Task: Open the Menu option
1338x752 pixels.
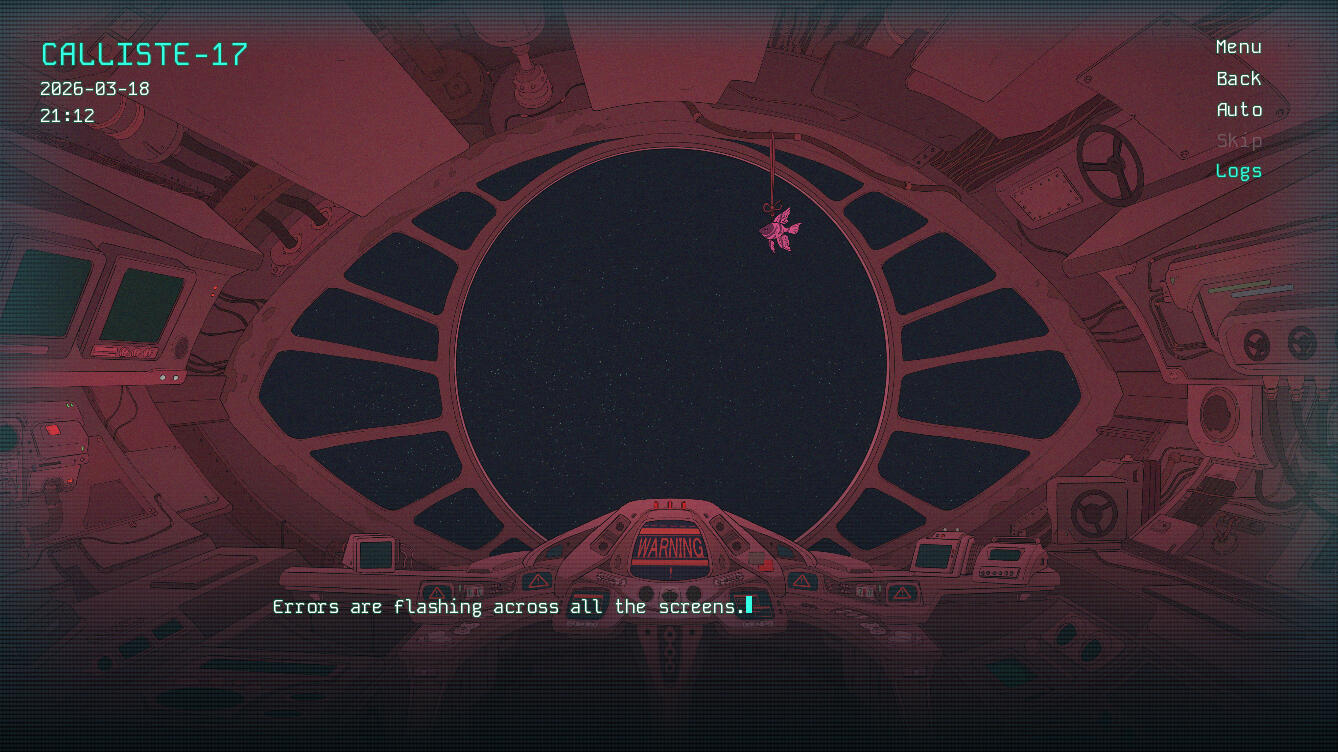Action: (1238, 47)
